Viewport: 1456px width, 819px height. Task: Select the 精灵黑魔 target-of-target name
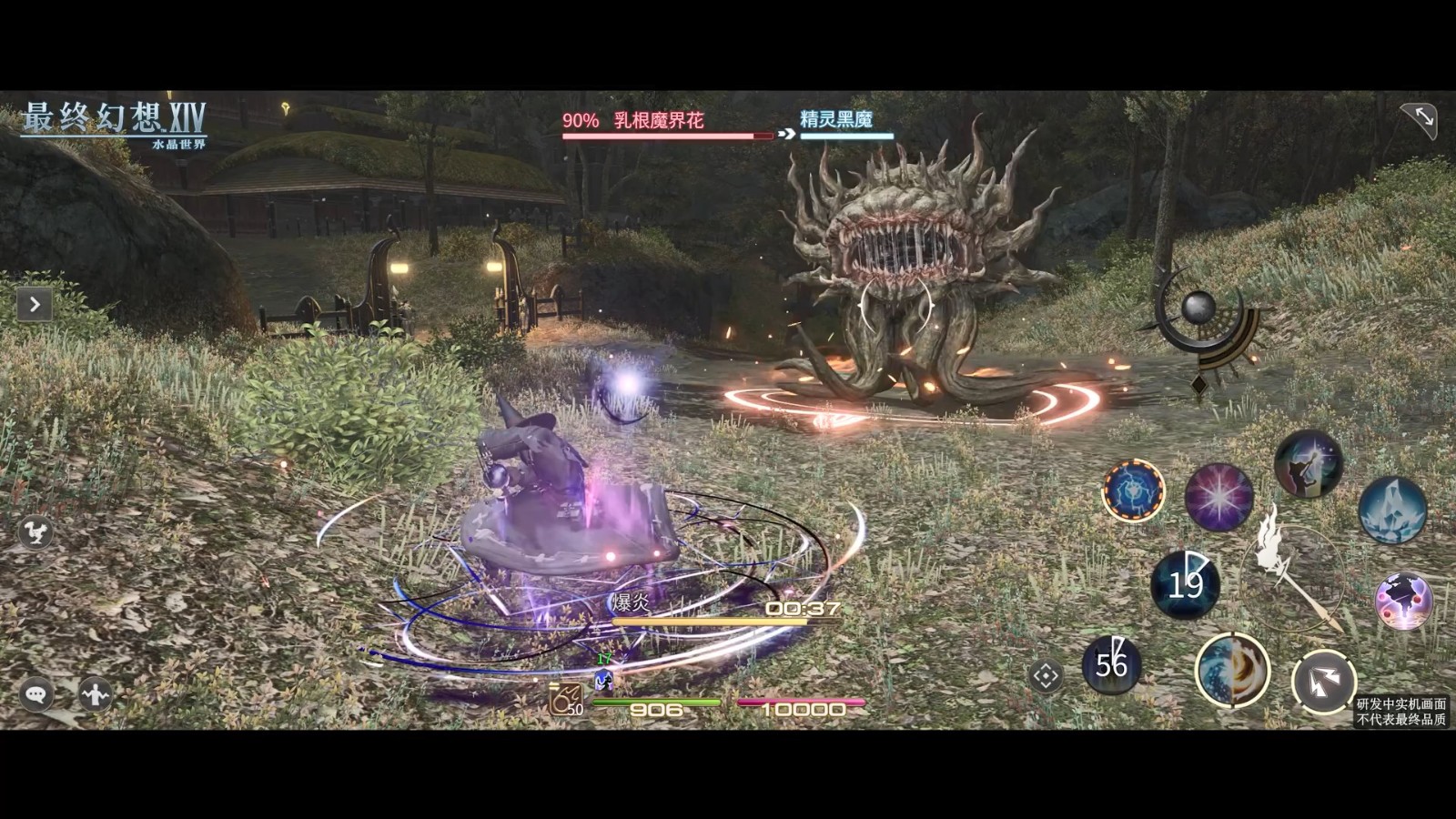pyautogui.click(x=836, y=120)
